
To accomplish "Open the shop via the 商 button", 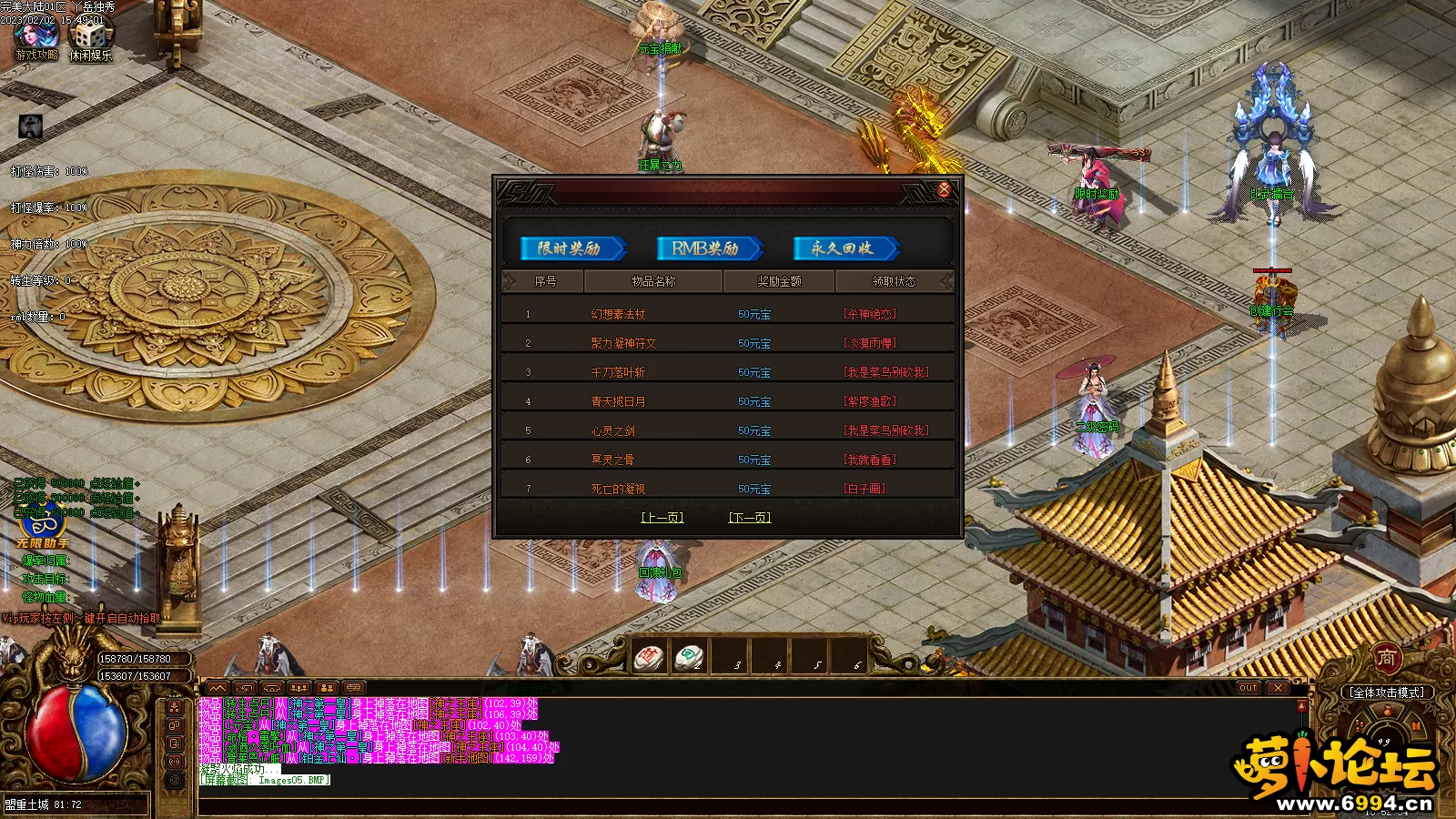I will coord(1386,657).
